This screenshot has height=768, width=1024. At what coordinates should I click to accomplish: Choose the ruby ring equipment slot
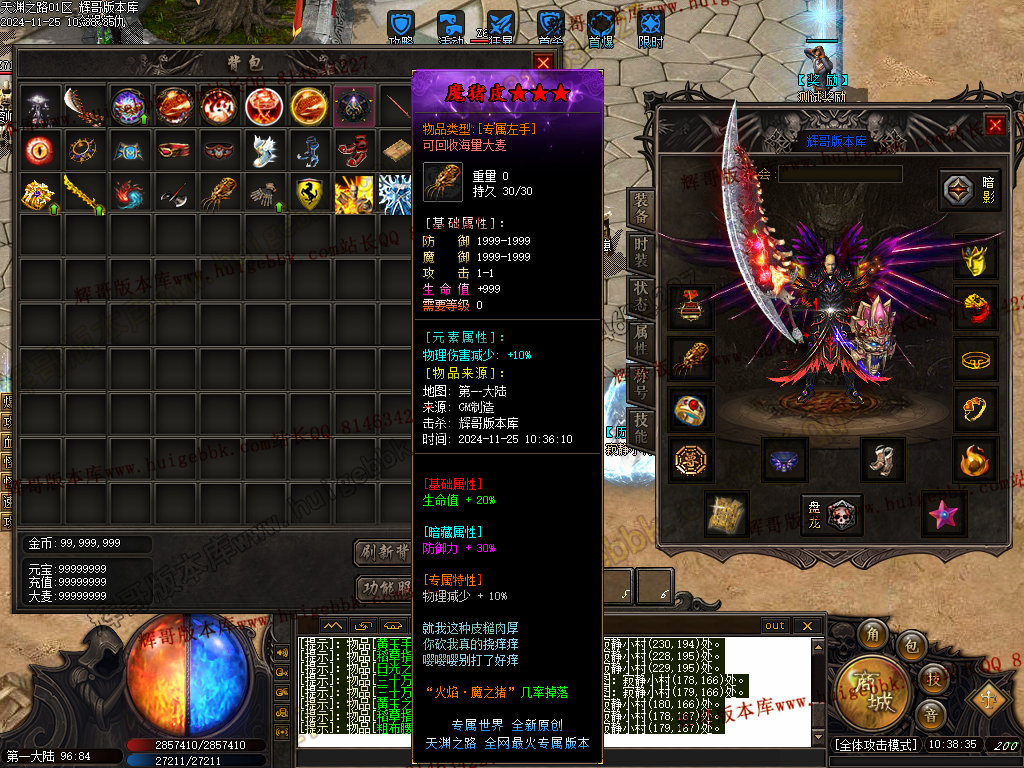(691, 408)
